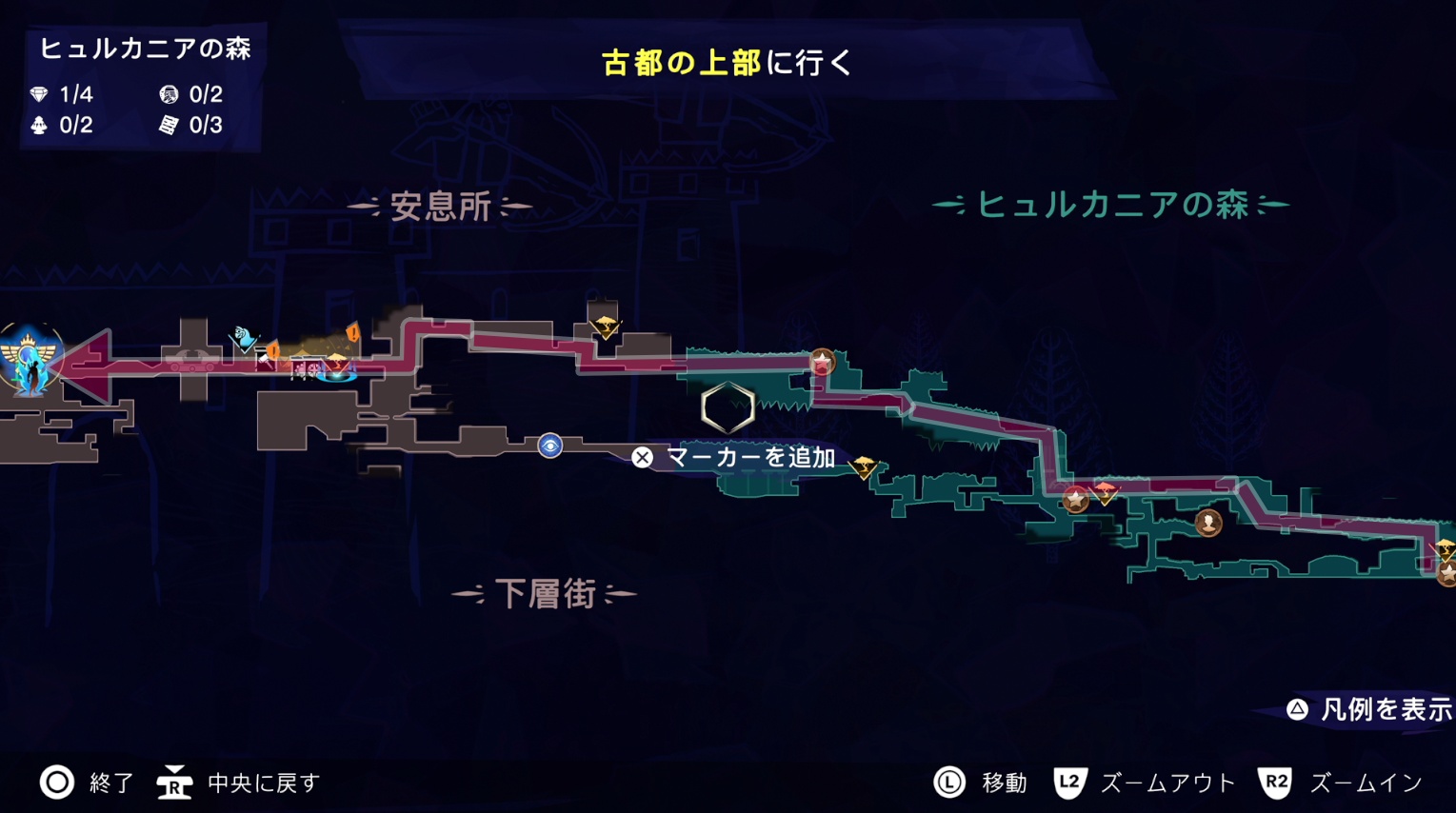Select the blue creature marker in the Haven
The width and height of the screenshot is (1456, 813).
(x=245, y=337)
